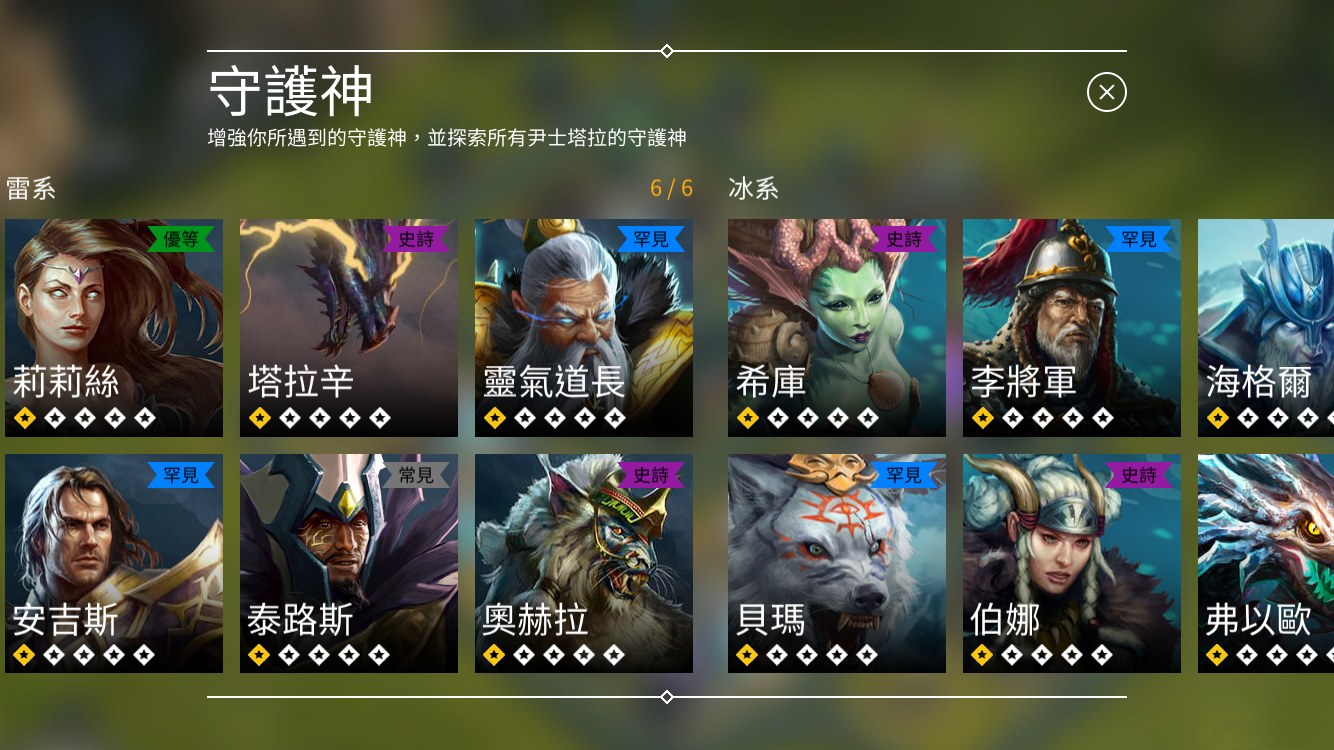1334x750 pixels.
Task: Close the 守護神 guardian screen
Action: coord(1106,92)
